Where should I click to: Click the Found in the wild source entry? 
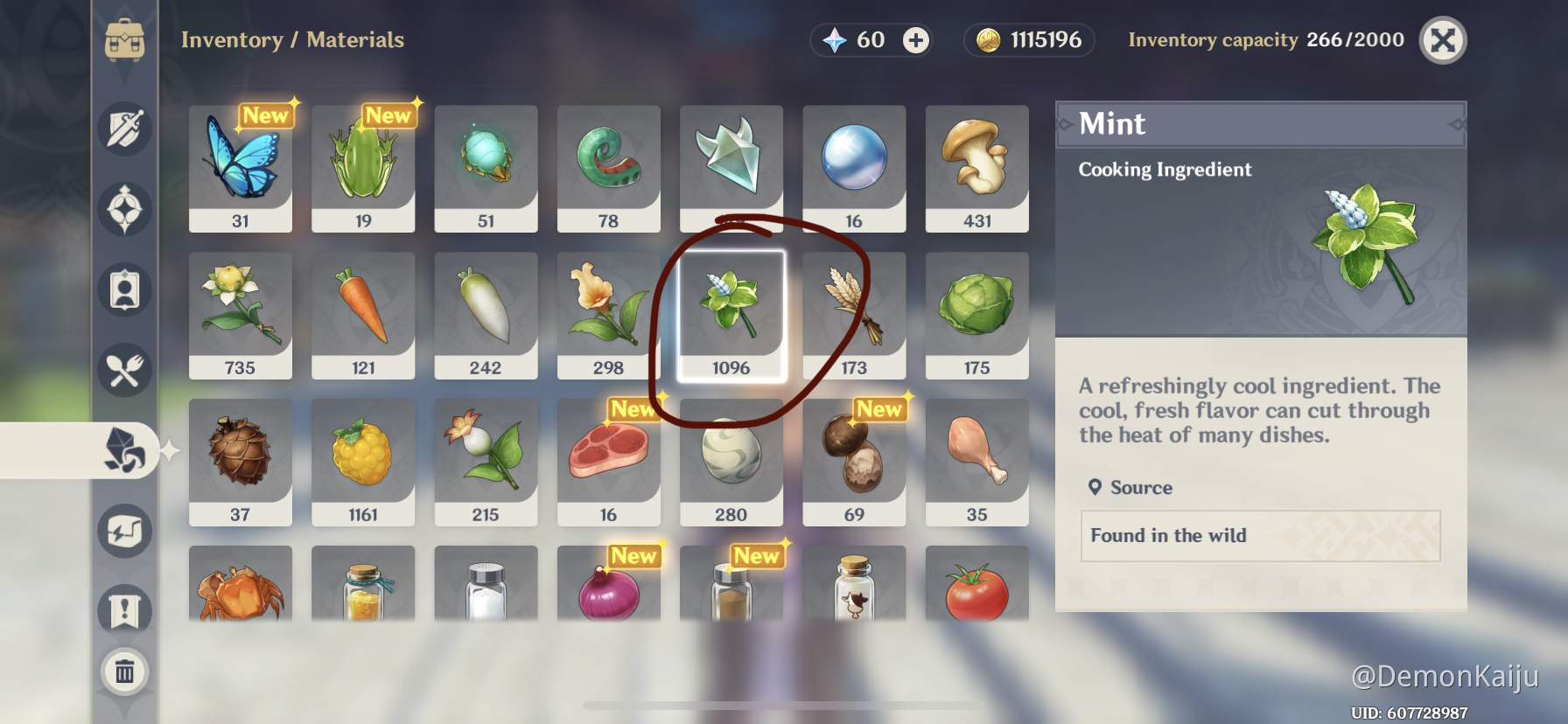[1260, 536]
